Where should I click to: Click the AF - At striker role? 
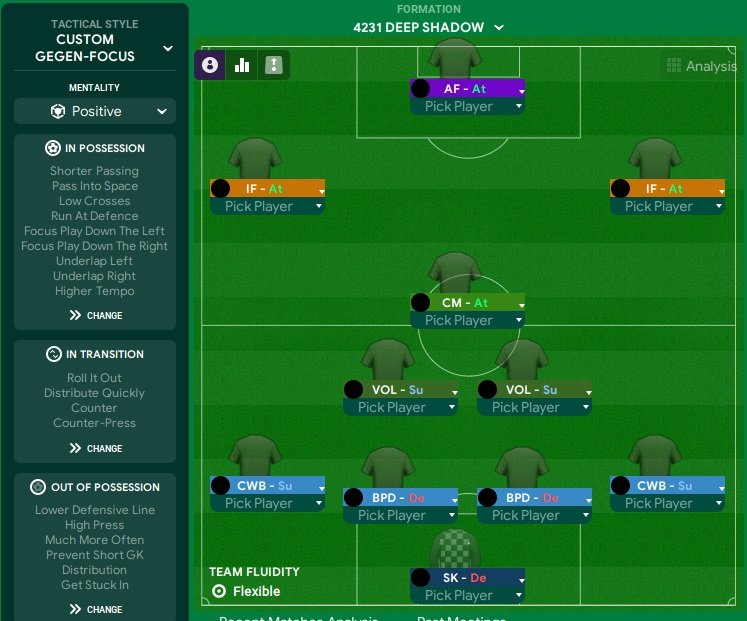[x=467, y=89]
